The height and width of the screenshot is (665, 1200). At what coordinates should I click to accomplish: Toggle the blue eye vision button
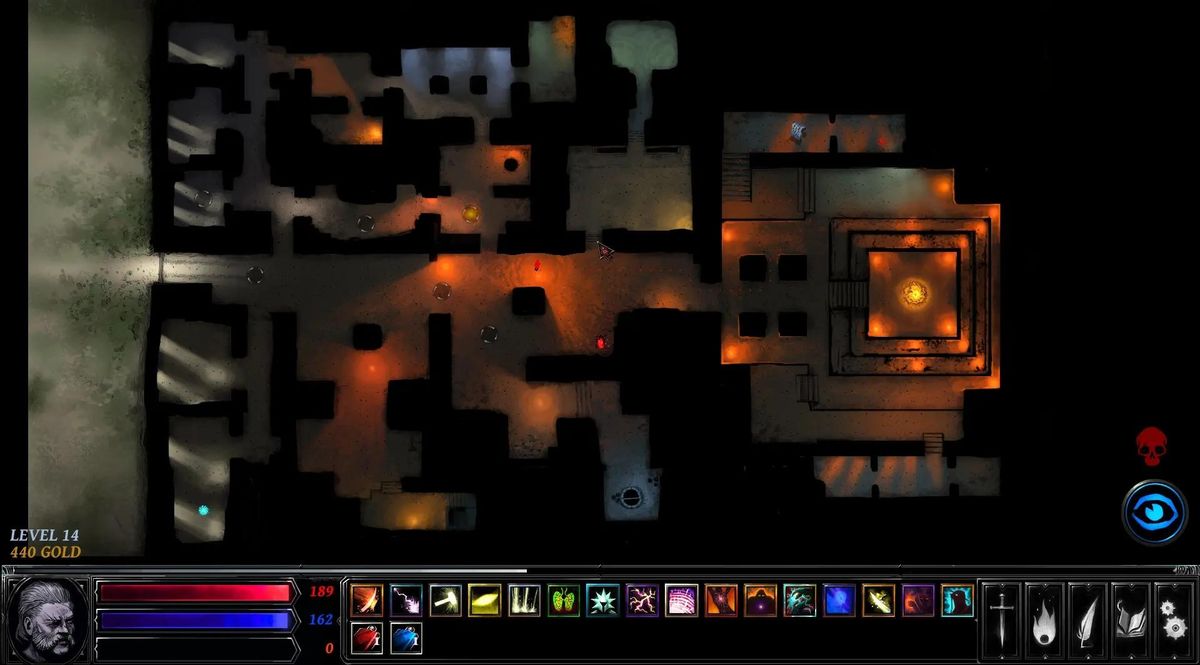pos(1153,512)
